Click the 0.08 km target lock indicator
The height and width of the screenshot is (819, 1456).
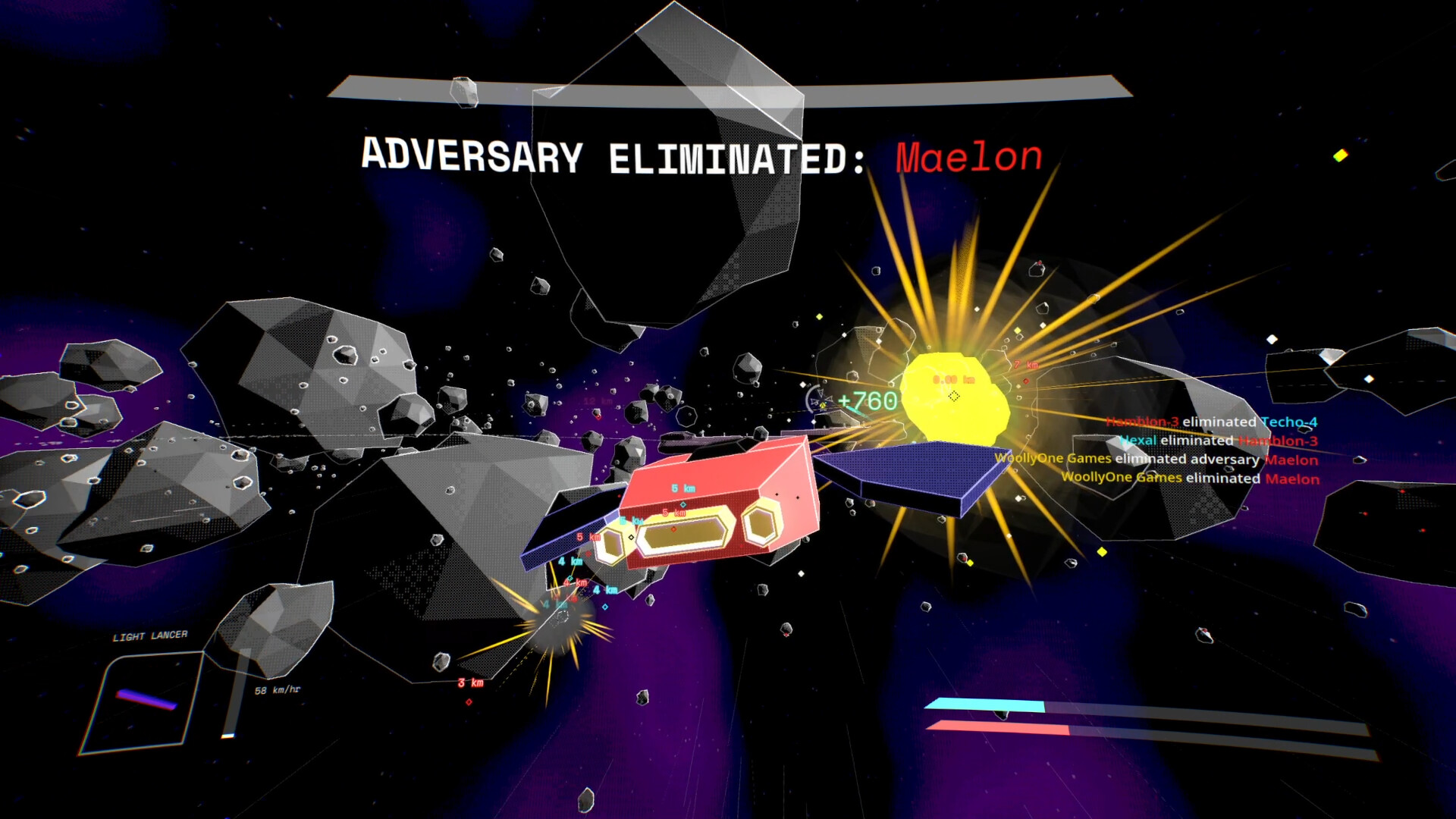(x=954, y=379)
